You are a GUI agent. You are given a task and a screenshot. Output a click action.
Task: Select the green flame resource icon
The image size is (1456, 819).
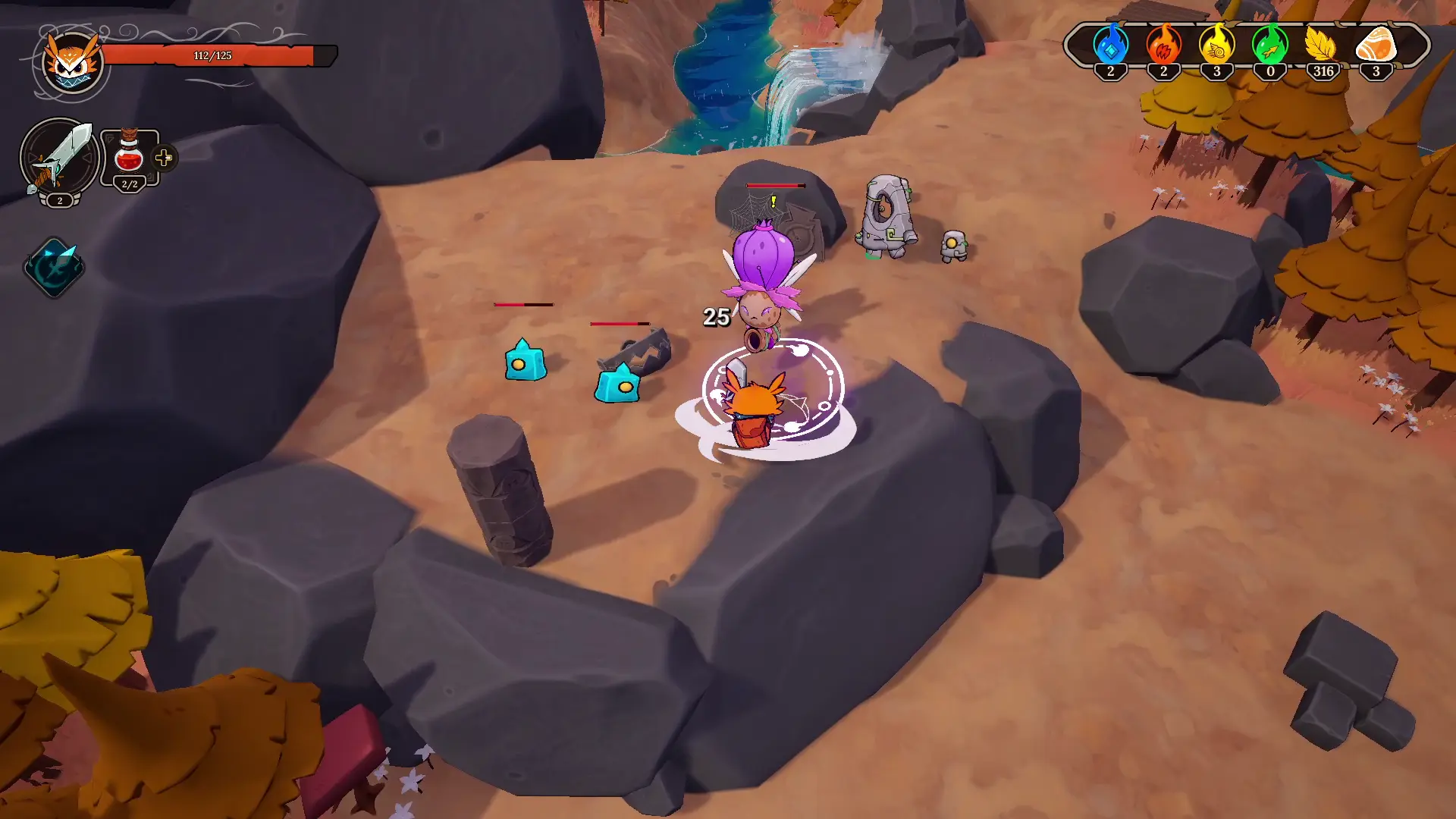point(1270,45)
